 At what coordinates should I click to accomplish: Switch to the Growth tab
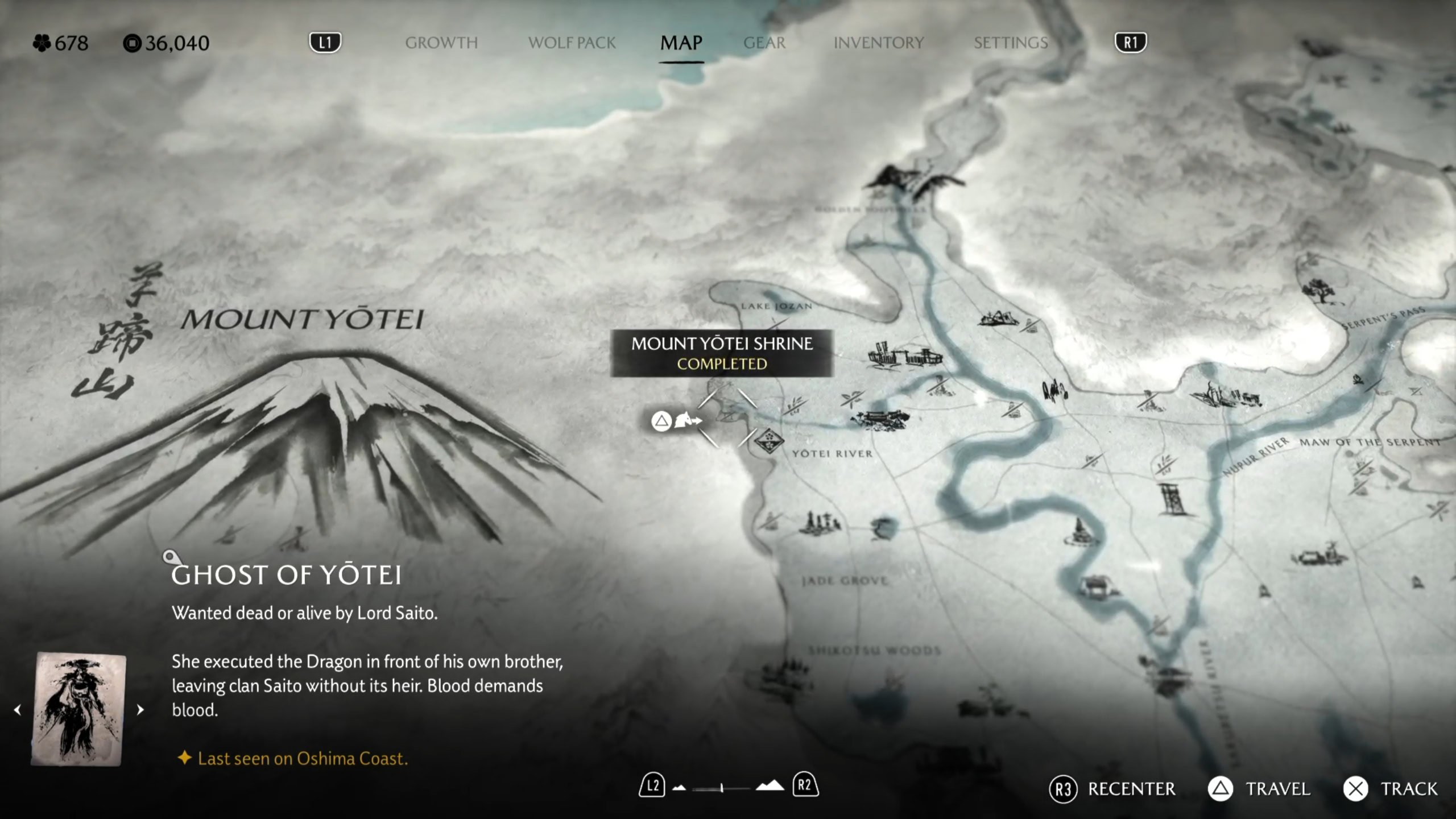(x=441, y=43)
